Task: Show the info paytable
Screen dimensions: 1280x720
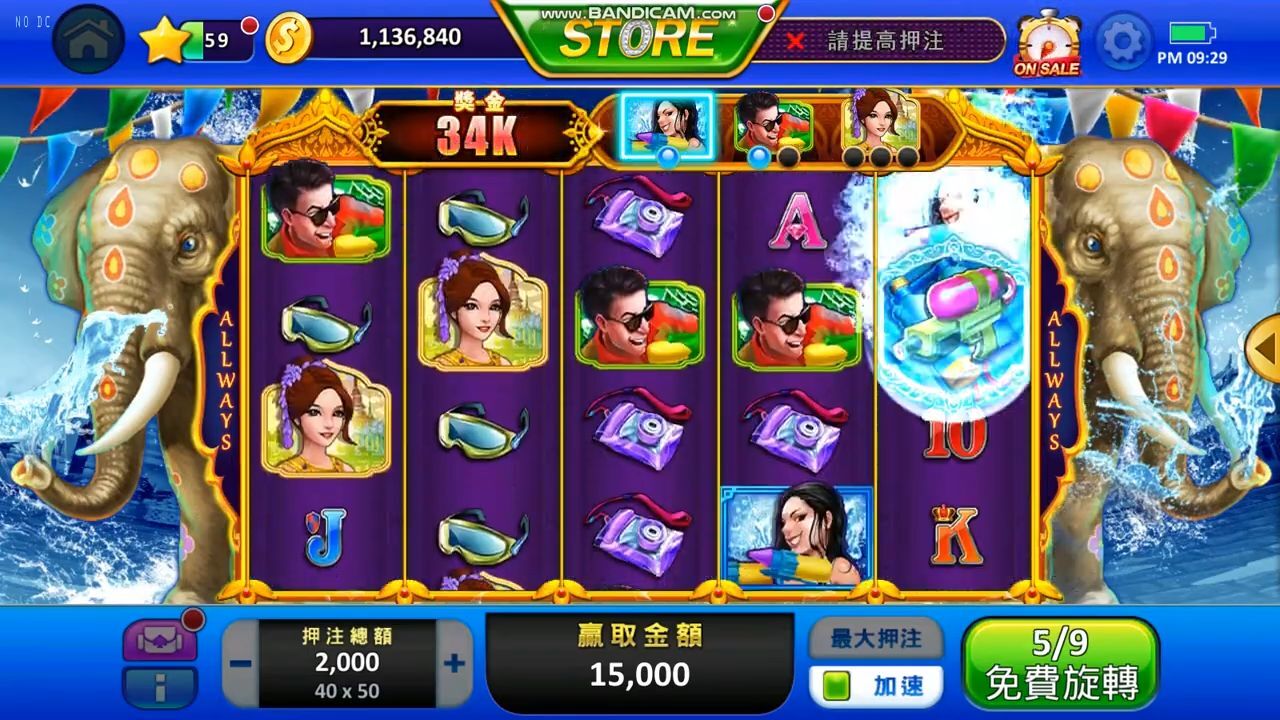Action: (x=160, y=688)
